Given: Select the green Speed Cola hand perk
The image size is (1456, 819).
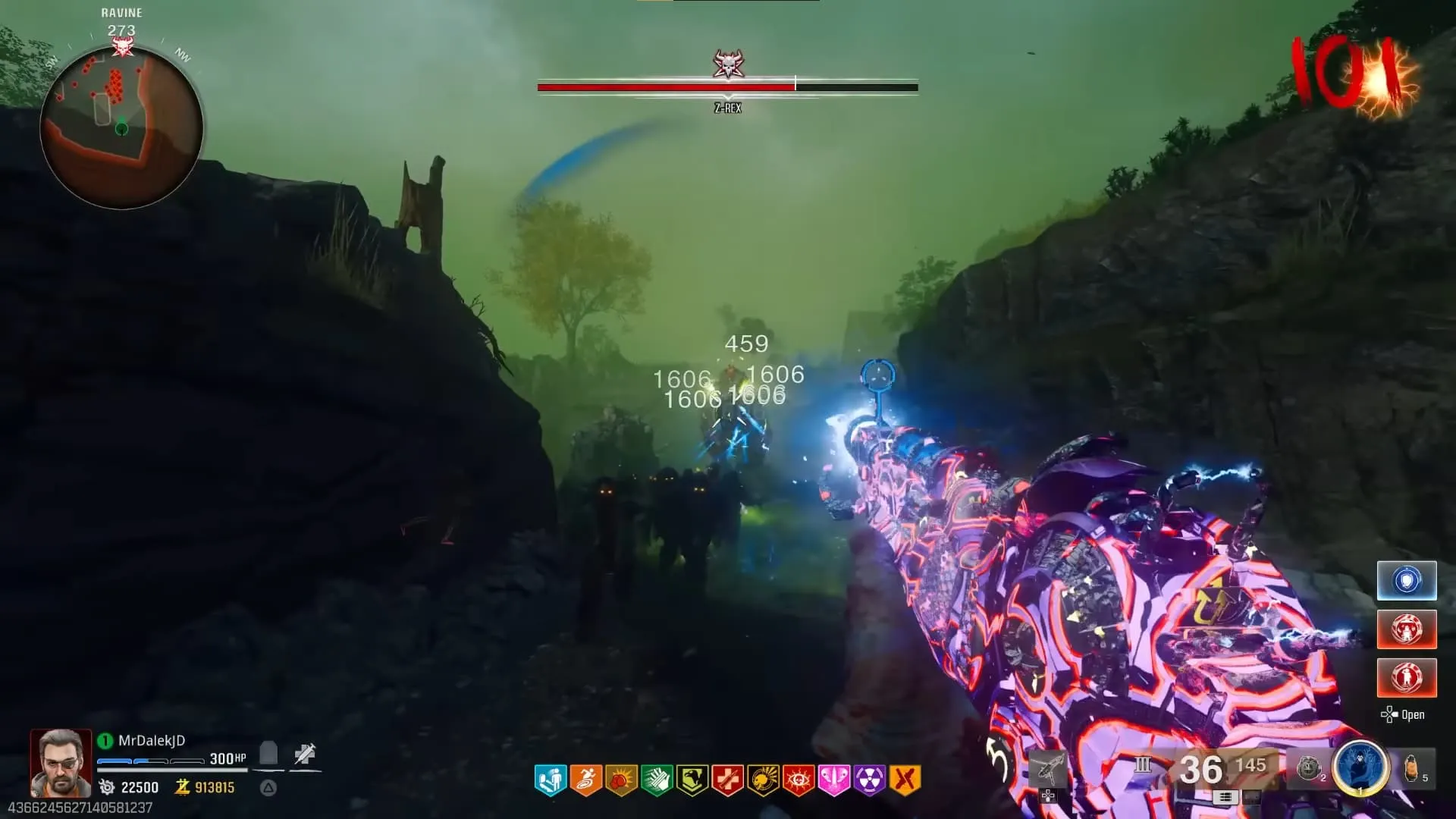Looking at the screenshot, I should (x=657, y=780).
